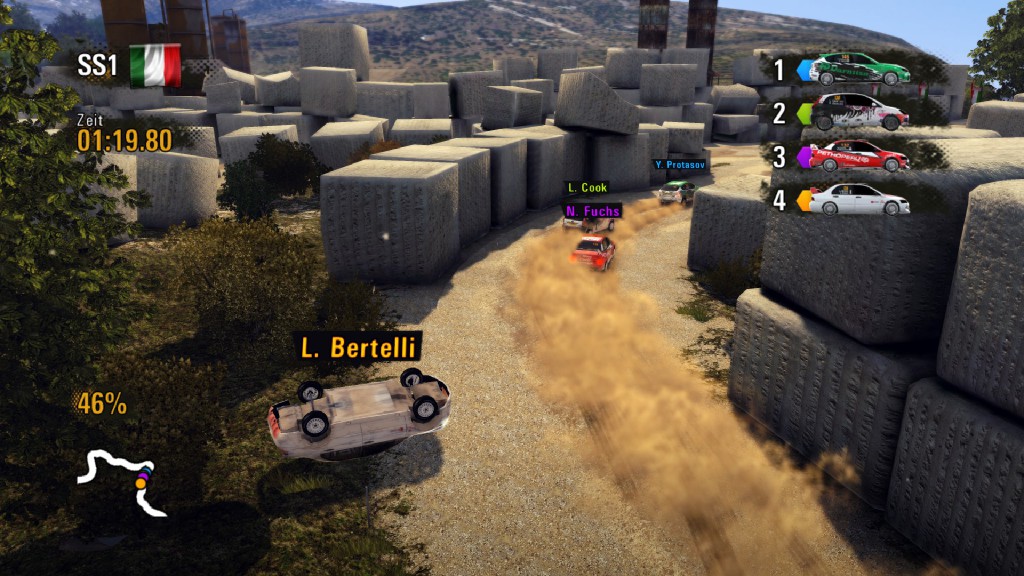
Task: Select the fourth-place white car entry
Action: (x=859, y=200)
